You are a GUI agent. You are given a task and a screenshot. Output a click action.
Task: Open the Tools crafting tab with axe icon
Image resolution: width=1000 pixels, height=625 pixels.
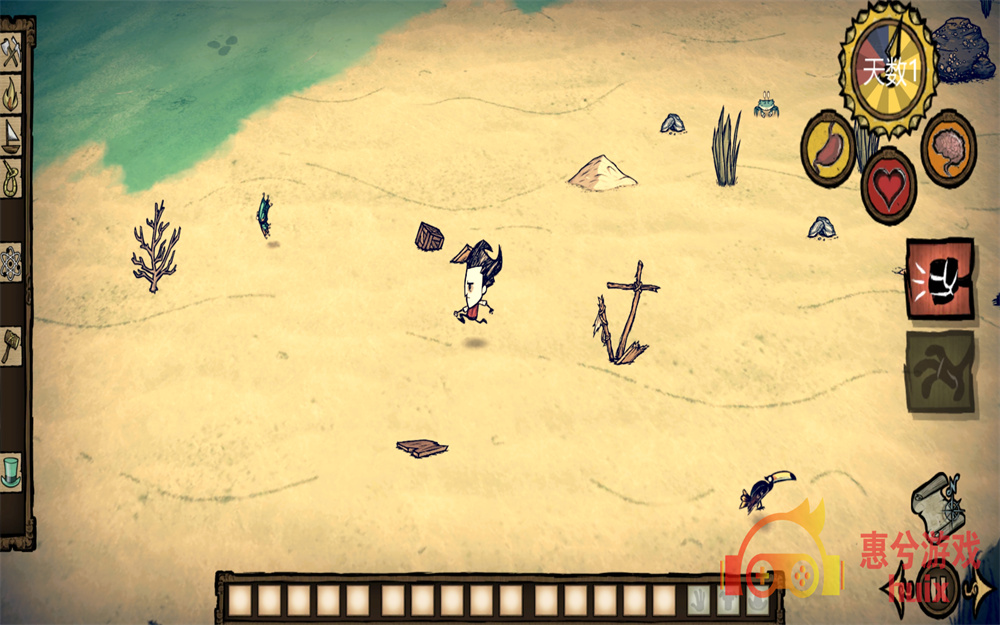(11, 53)
